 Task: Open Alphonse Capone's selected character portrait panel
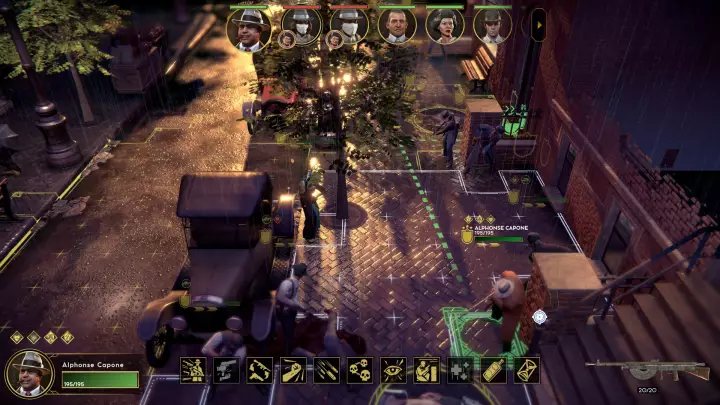coord(30,374)
